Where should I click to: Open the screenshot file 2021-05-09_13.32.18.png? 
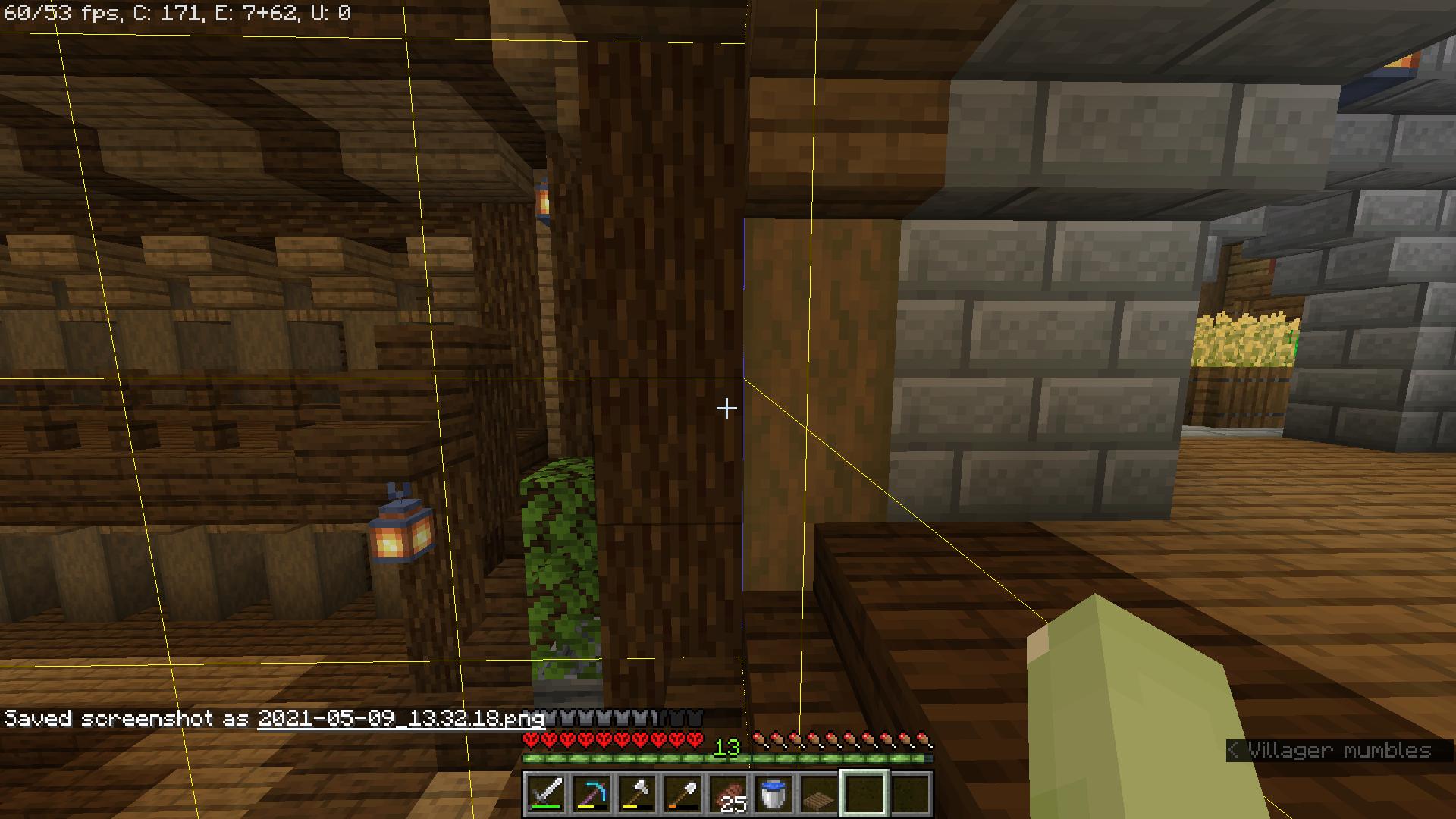400,719
